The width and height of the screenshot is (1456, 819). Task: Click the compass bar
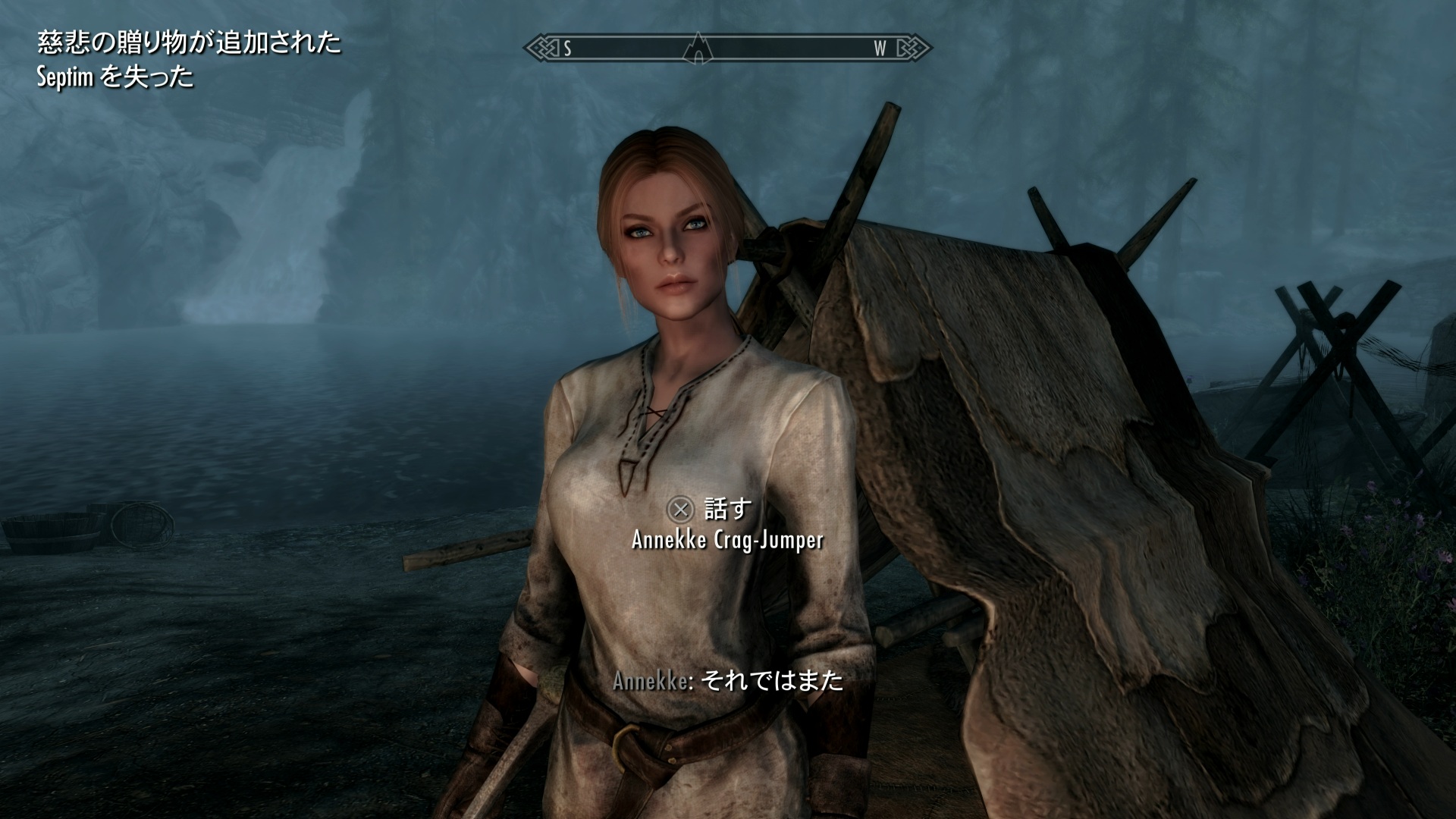pyautogui.click(x=789, y=49)
